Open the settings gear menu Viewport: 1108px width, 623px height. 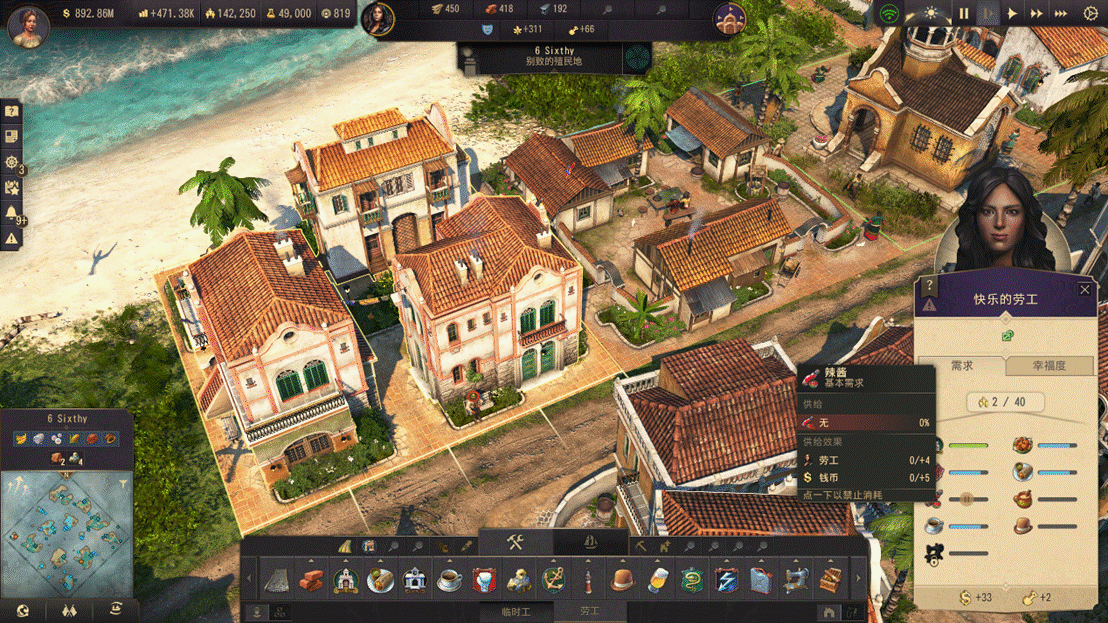click(x=1091, y=14)
